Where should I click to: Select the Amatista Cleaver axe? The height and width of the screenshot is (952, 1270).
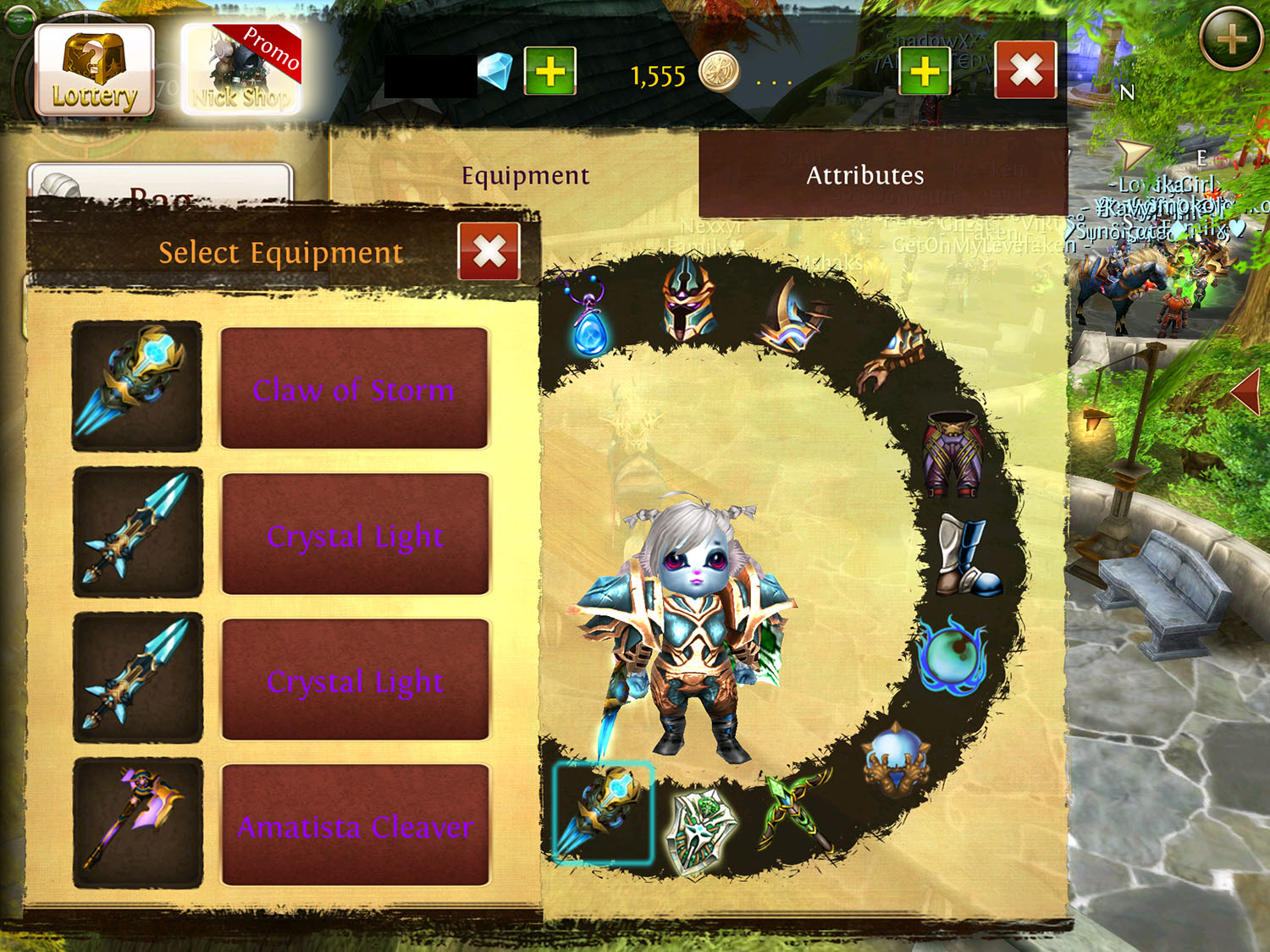pyautogui.click(x=355, y=825)
